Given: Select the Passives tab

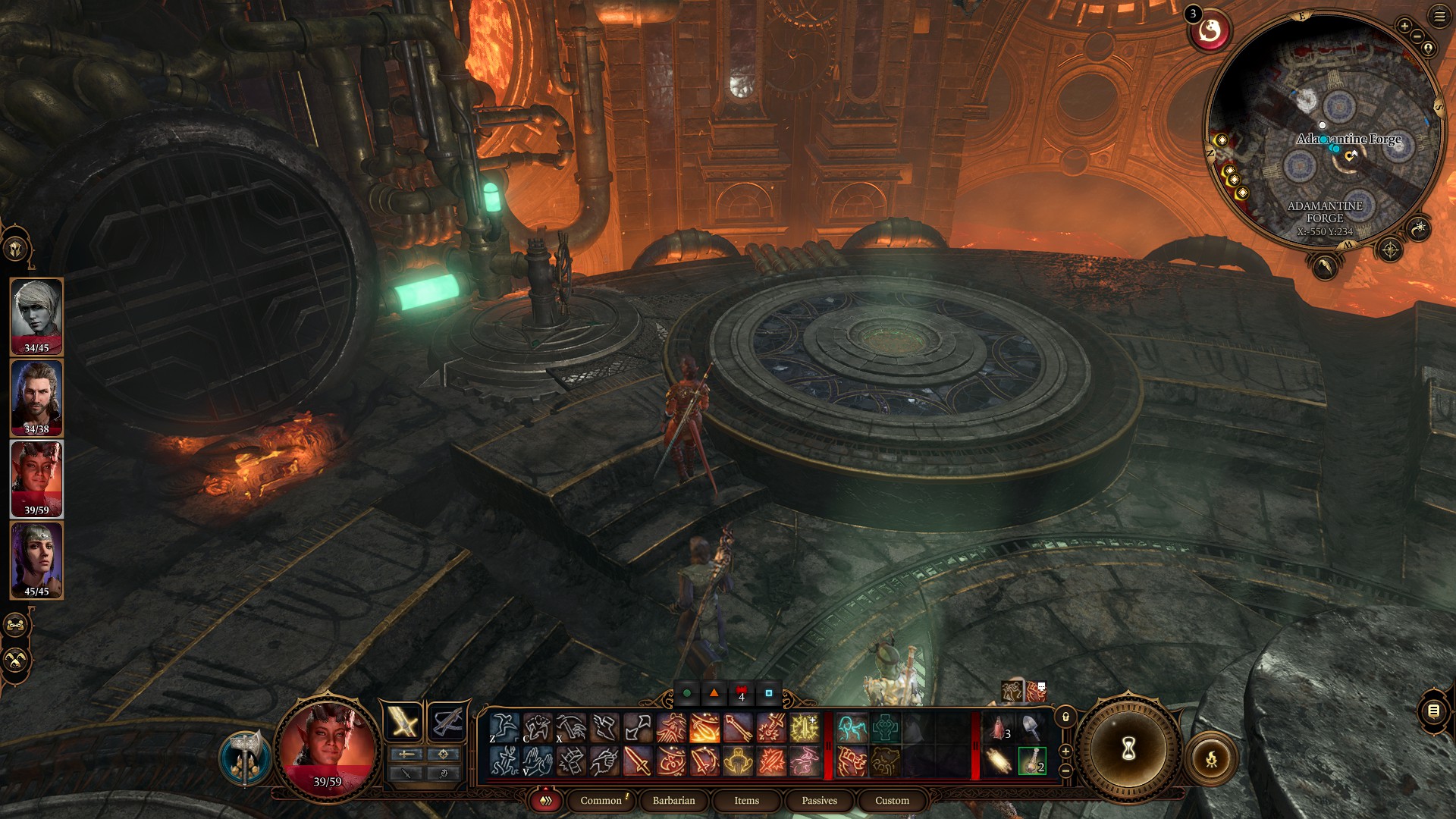Looking at the screenshot, I should (819, 800).
